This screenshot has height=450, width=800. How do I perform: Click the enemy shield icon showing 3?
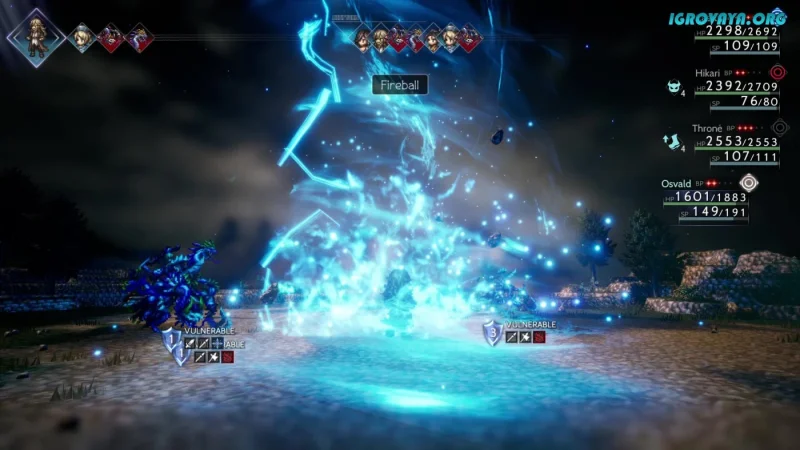[491, 333]
